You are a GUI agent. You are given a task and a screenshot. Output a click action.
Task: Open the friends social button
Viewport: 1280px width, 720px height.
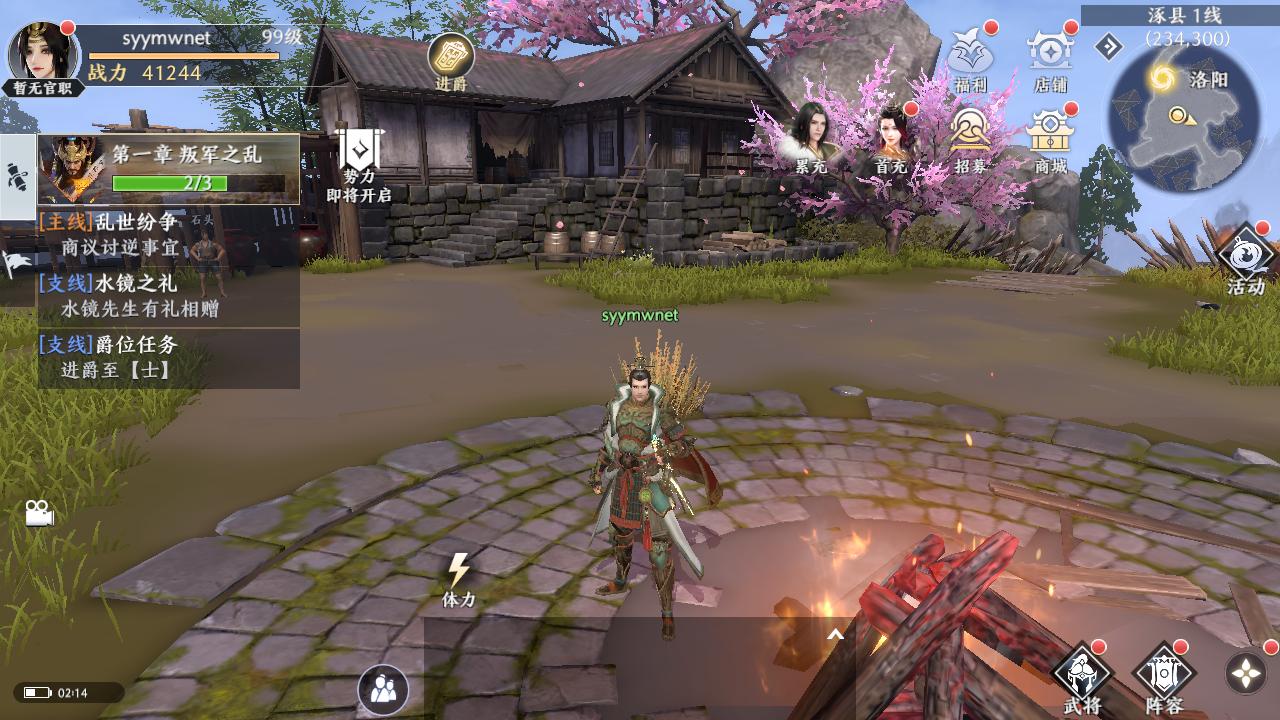click(383, 689)
